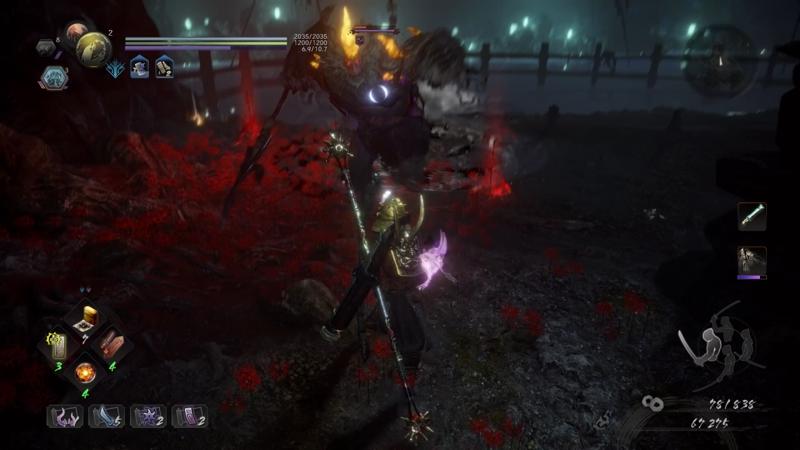The width and height of the screenshot is (800, 450).
Task: Click the combat stance indicator figure
Action: coord(716,343)
